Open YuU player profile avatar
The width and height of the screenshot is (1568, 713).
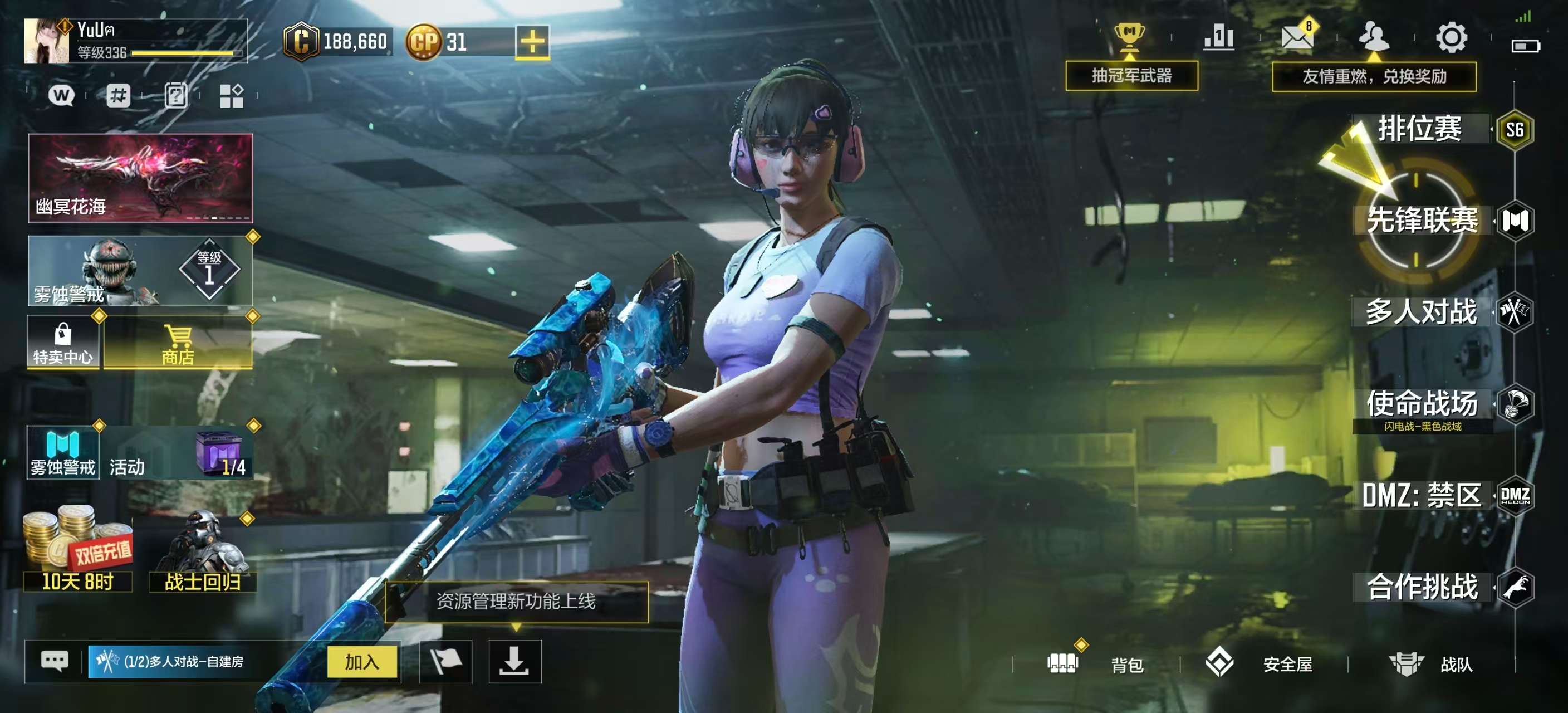46,41
